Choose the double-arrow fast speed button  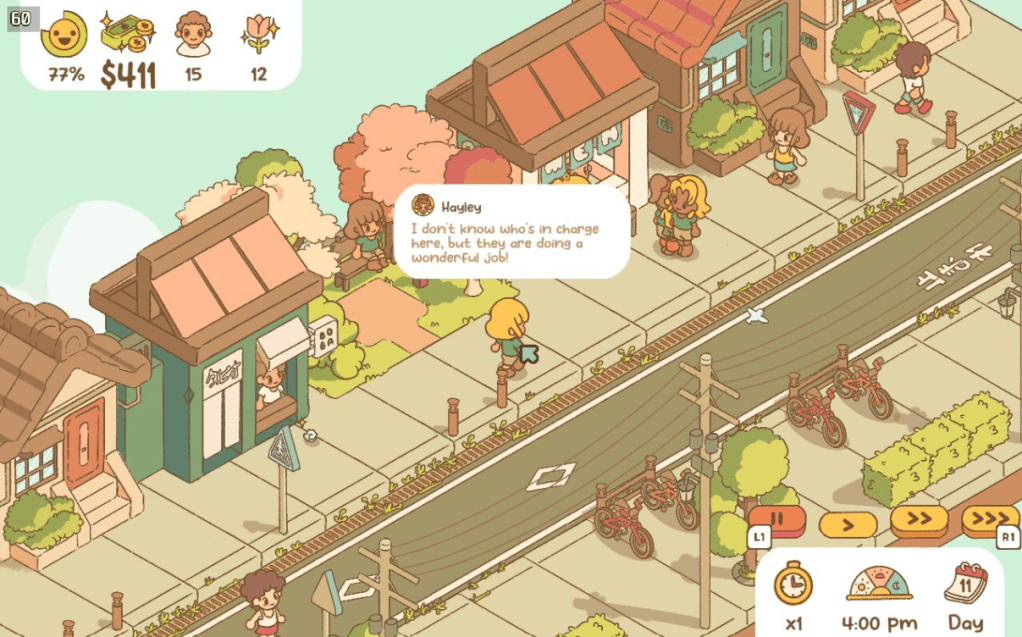click(x=918, y=520)
